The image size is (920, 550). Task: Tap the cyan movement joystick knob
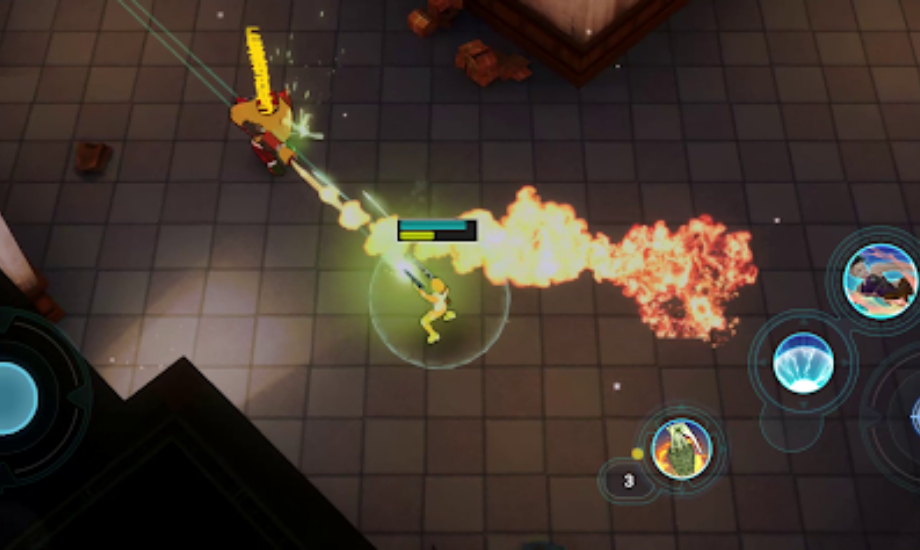tap(14, 398)
